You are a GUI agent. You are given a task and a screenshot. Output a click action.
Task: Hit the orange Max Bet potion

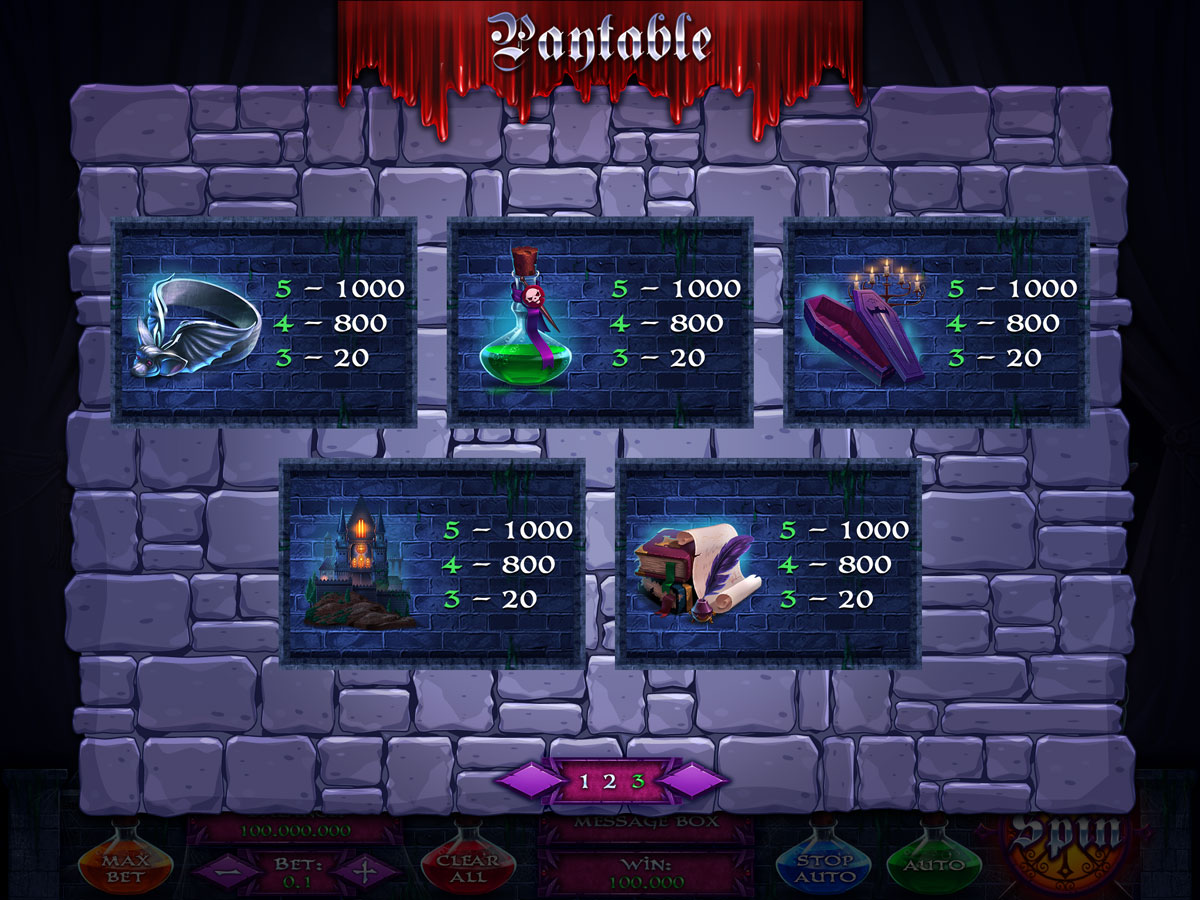pyautogui.click(x=126, y=861)
